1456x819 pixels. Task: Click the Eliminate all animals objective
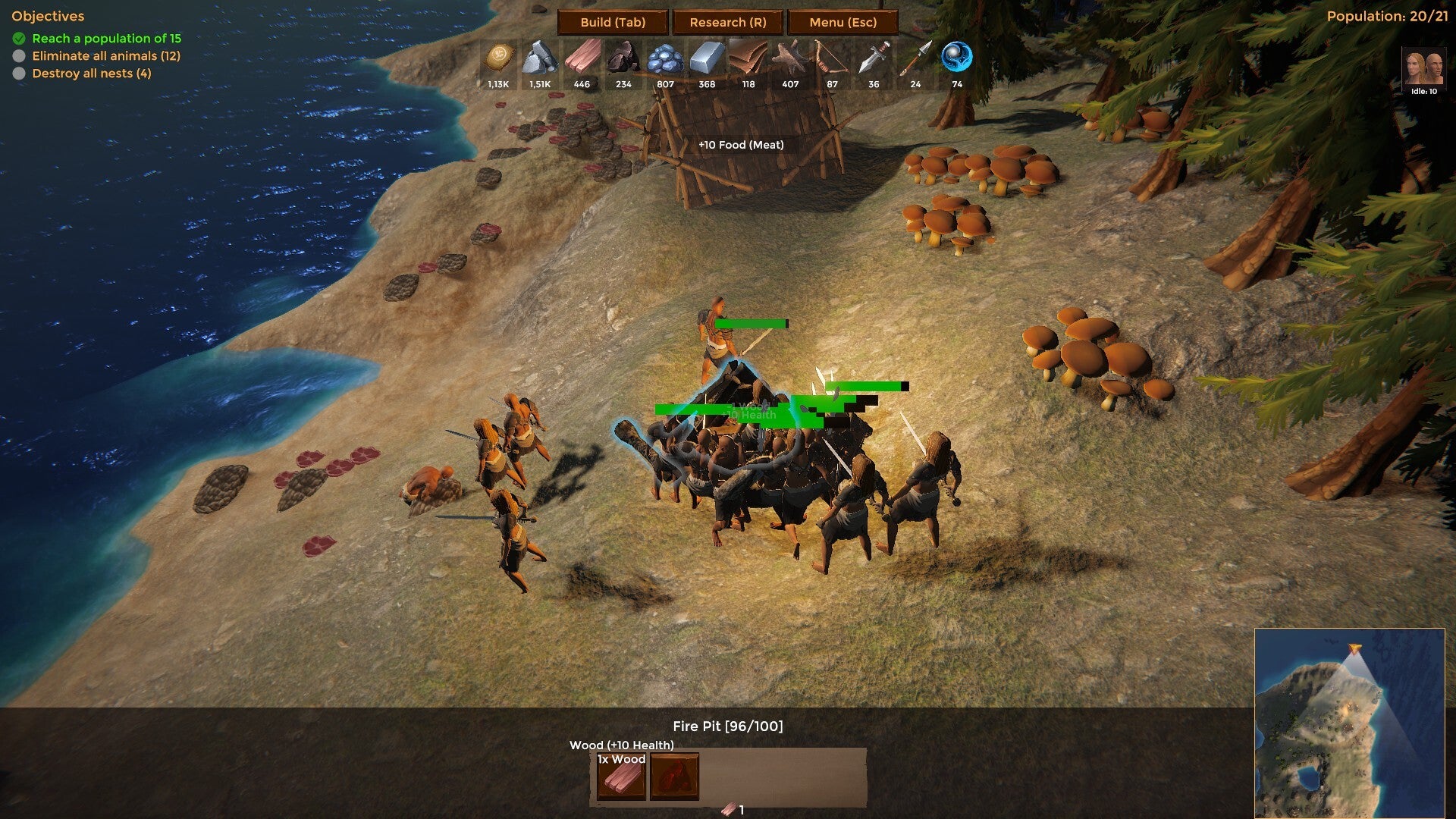pyautogui.click(x=105, y=56)
